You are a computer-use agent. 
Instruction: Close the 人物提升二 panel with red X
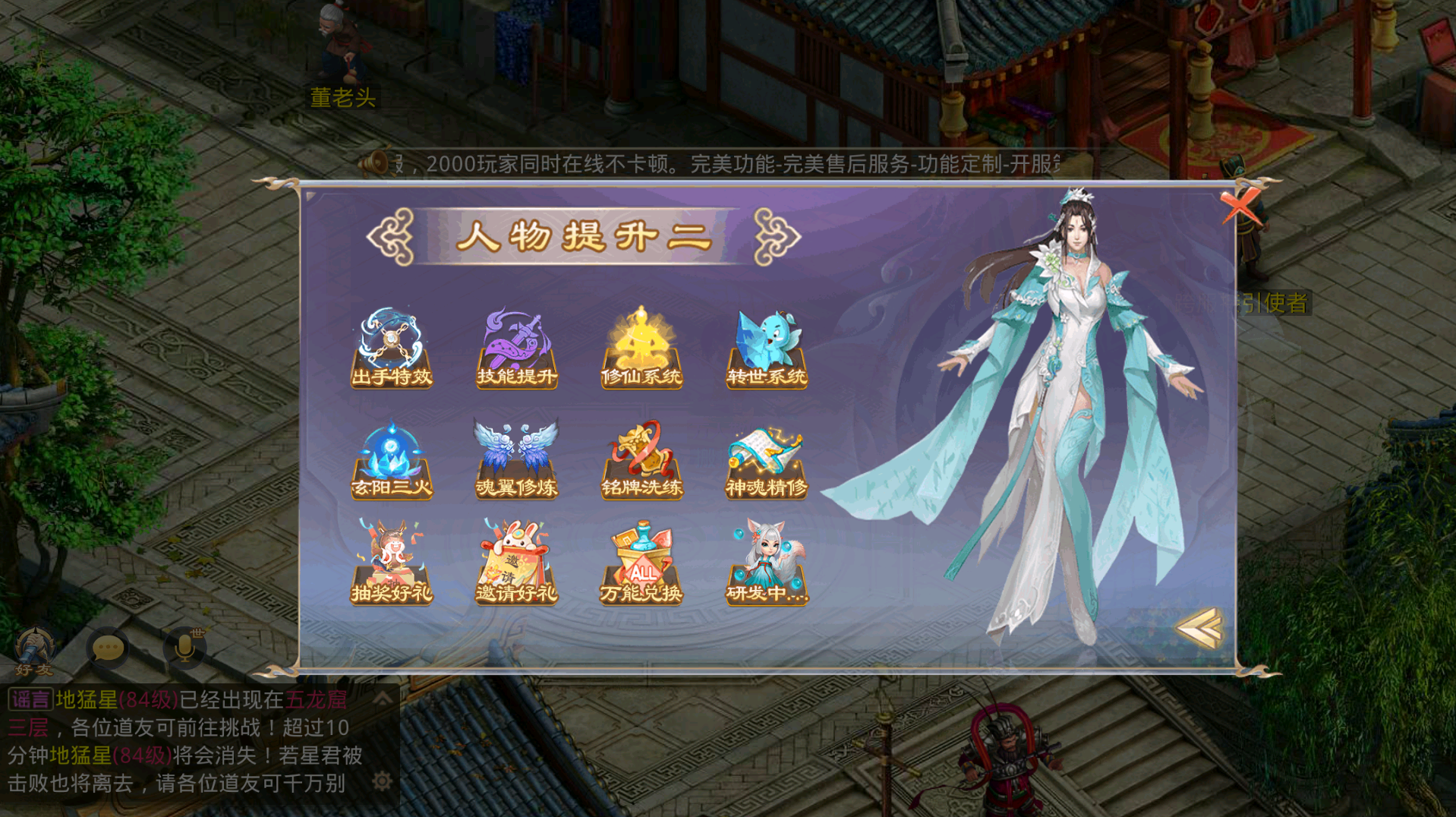tap(1240, 206)
